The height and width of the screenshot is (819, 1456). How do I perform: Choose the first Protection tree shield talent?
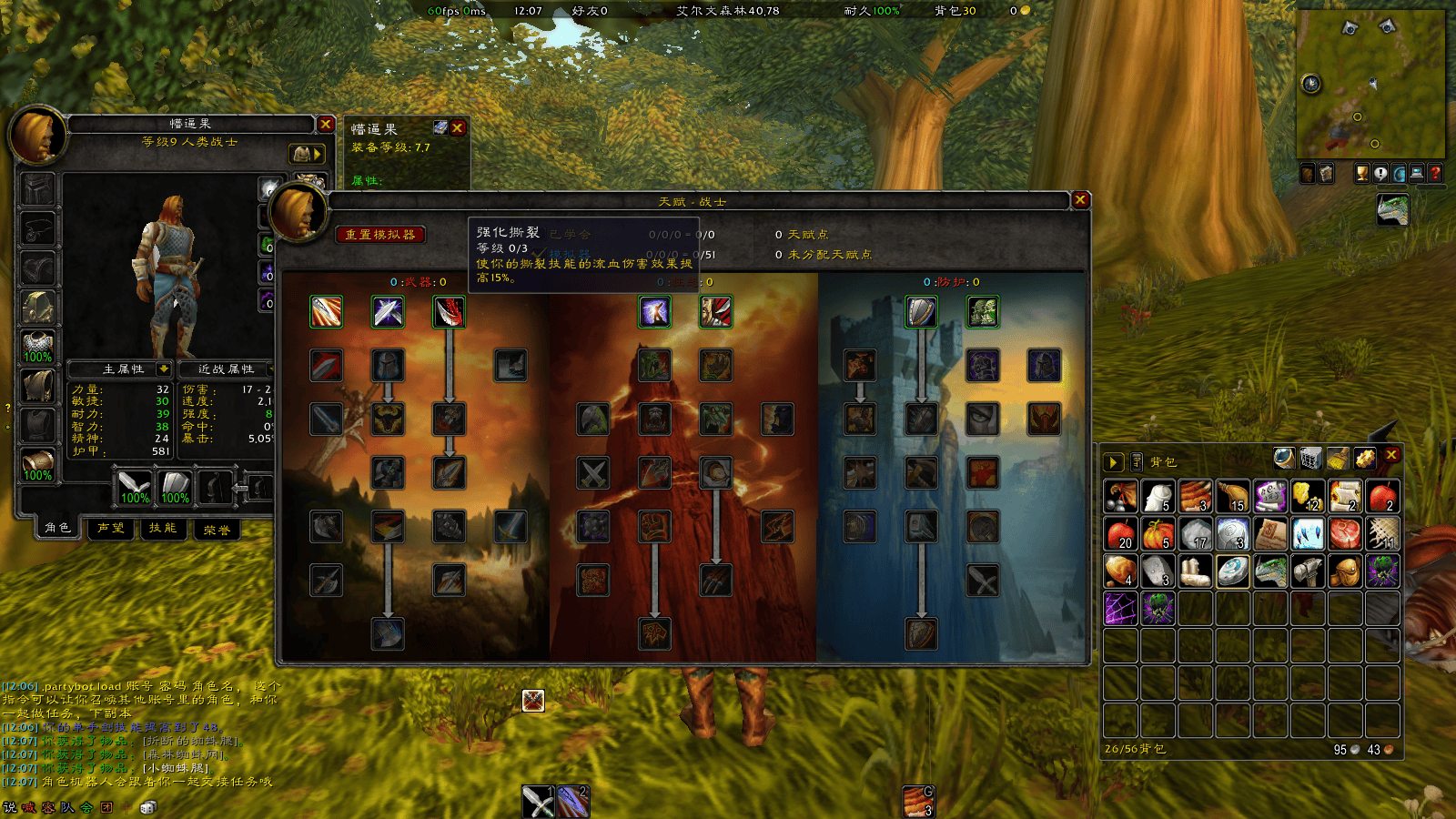[x=921, y=312]
